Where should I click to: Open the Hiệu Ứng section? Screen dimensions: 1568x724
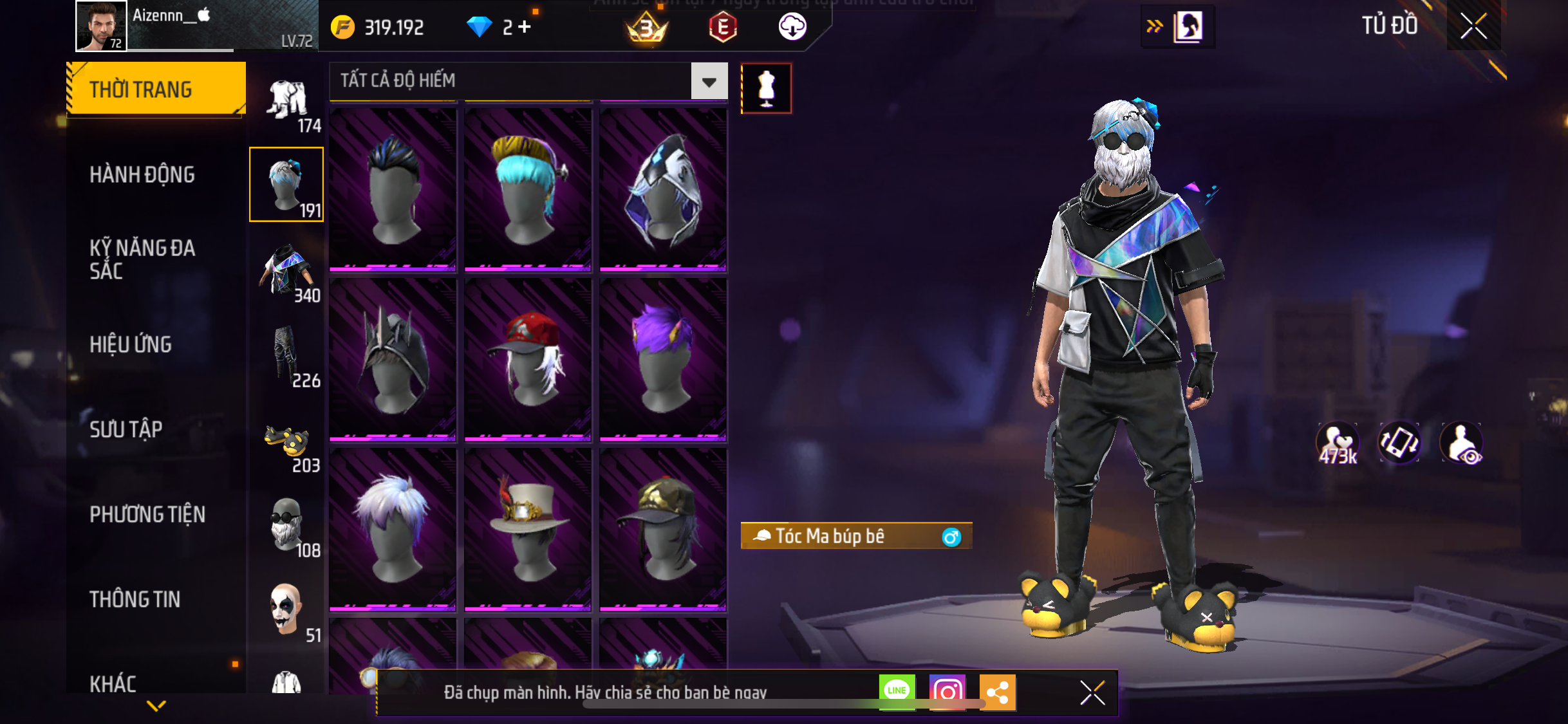click(131, 344)
